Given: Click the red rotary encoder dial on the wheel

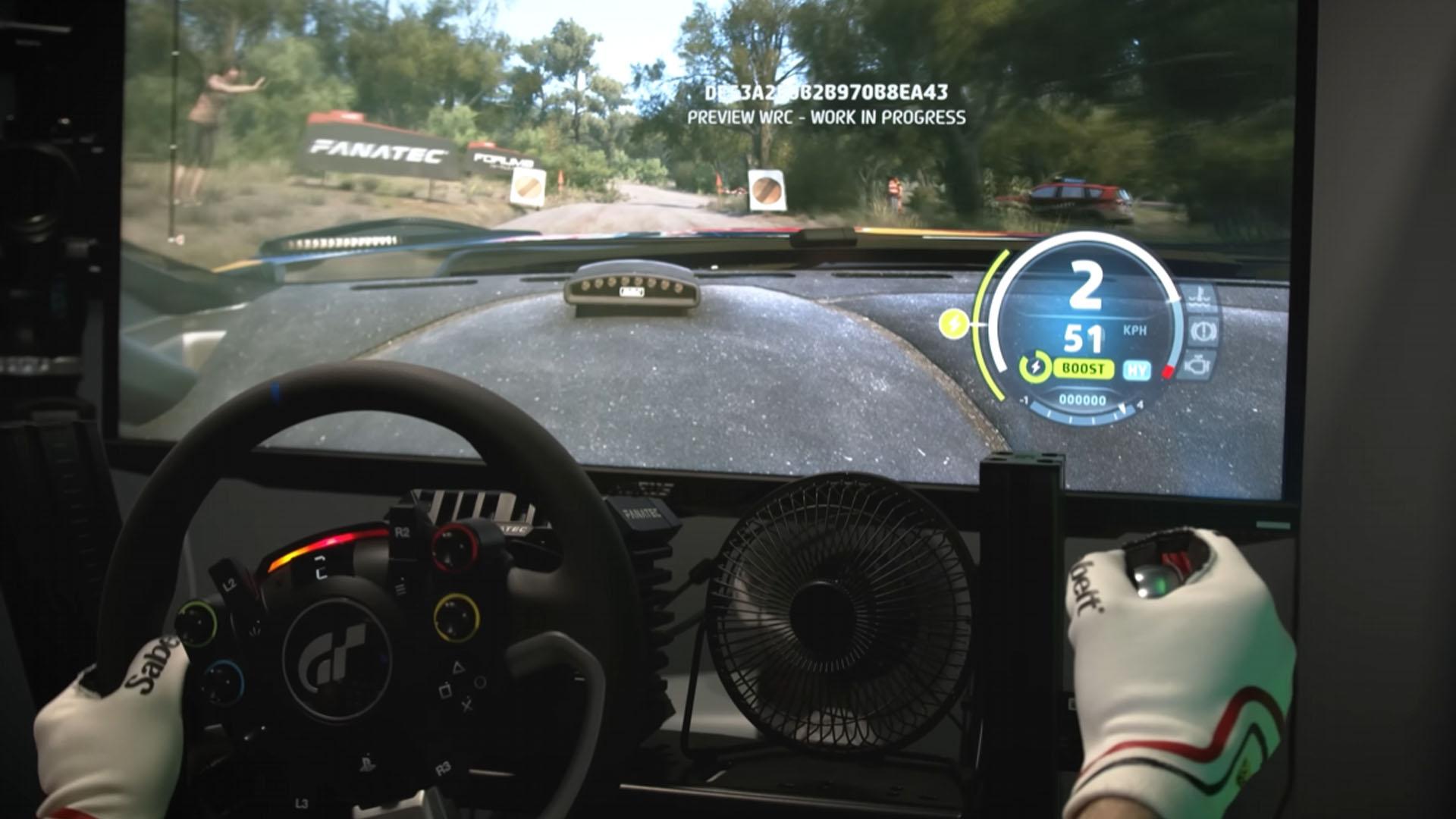Looking at the screenshot, I should [456, 546].
